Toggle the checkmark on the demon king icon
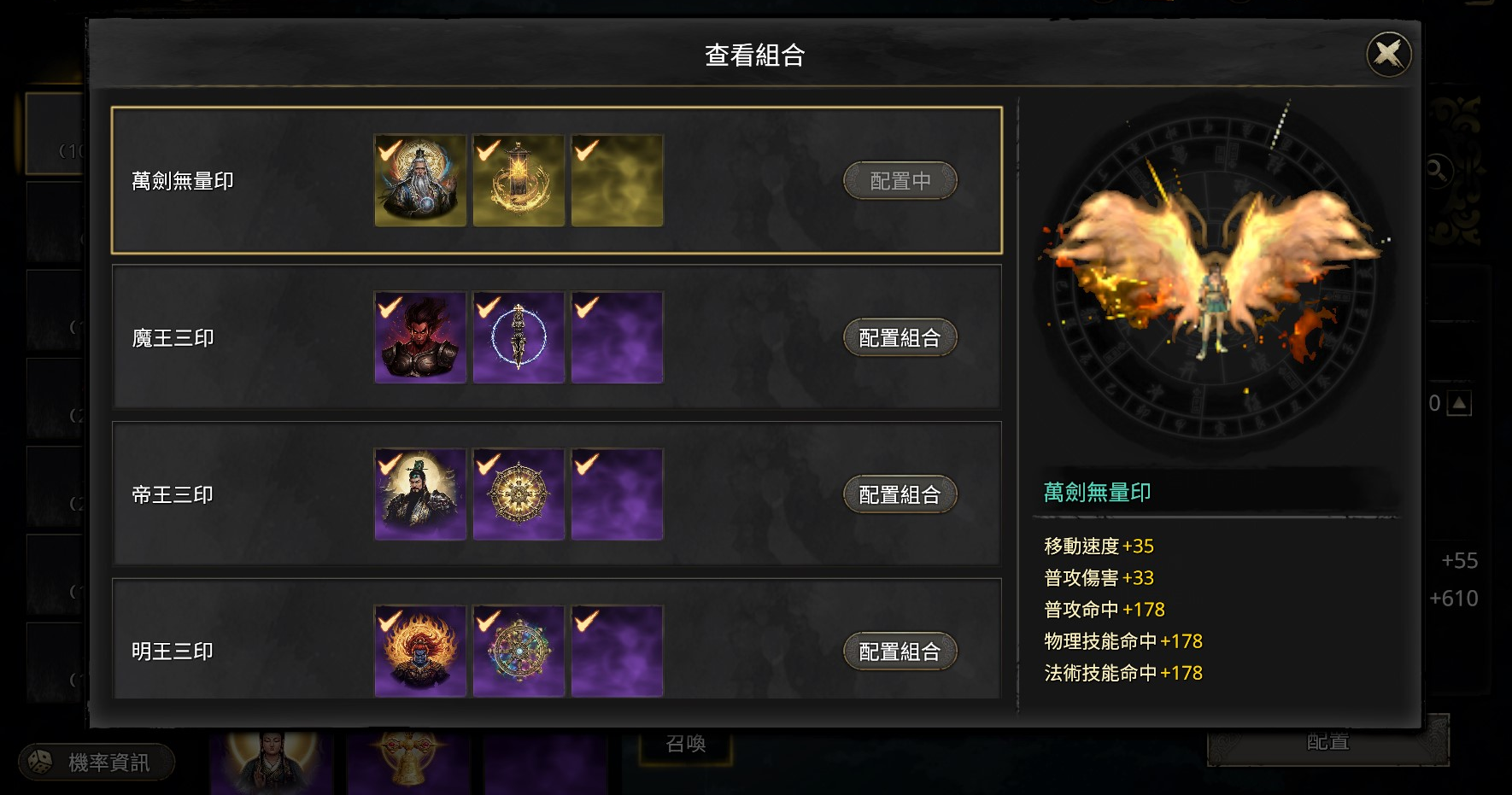The width and height of the screenshot is (1512, 795). [x=389, y=307]
